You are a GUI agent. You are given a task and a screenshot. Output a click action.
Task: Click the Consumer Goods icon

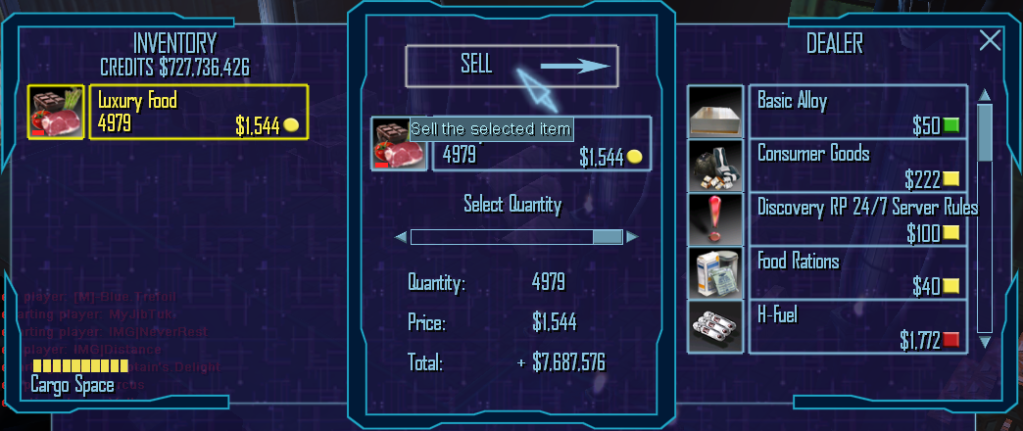(x=716, y=166)
